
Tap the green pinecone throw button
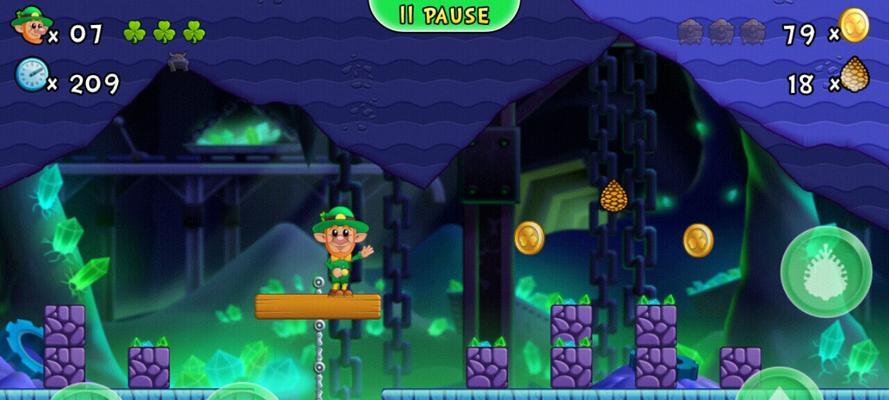(825, 272)
